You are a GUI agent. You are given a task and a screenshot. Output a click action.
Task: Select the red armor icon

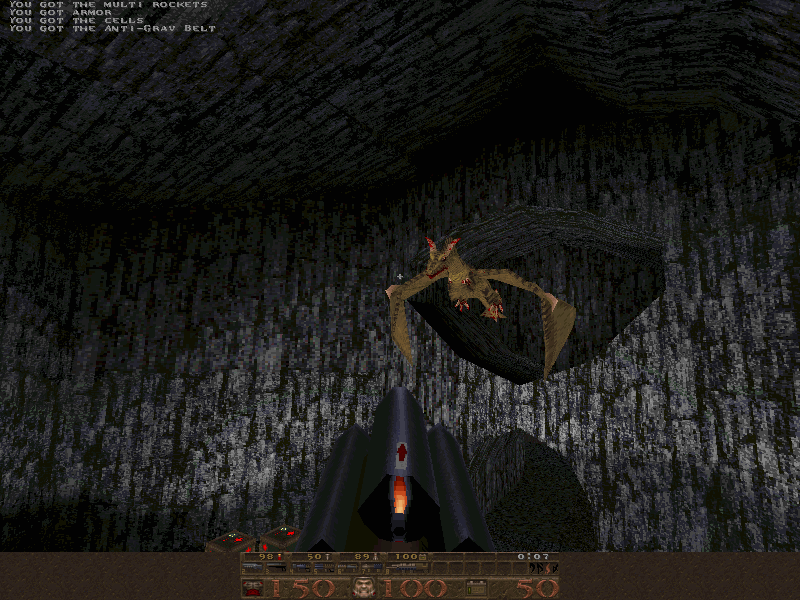click(253, 587)
